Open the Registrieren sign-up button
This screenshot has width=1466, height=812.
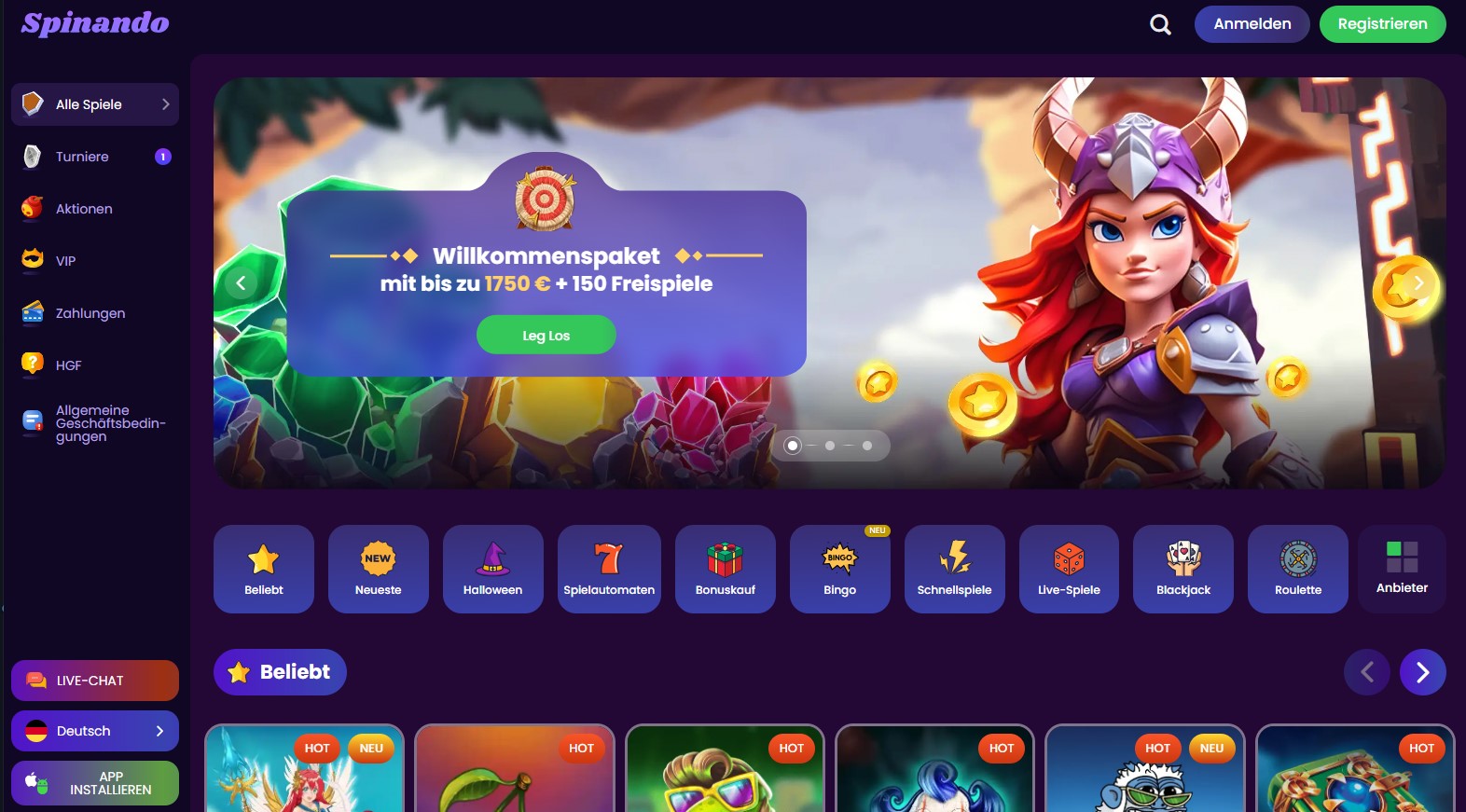point(1382,24)
